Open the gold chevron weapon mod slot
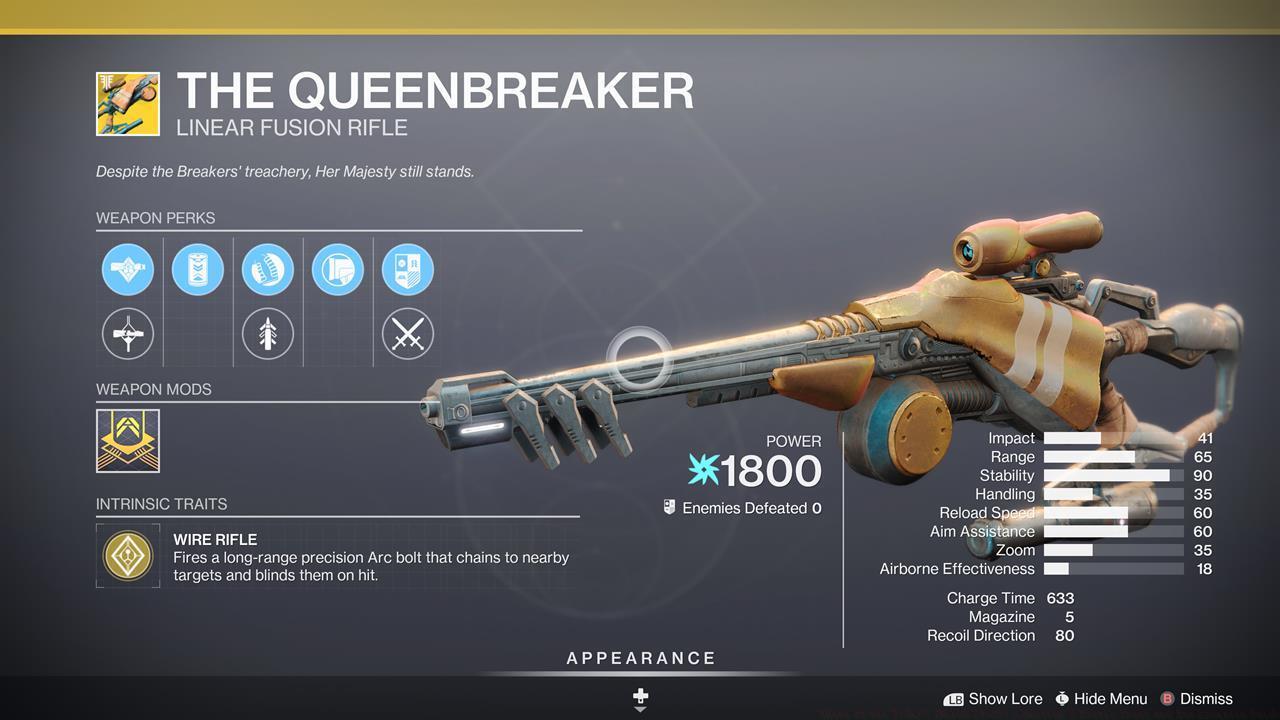 coord(128,441)
